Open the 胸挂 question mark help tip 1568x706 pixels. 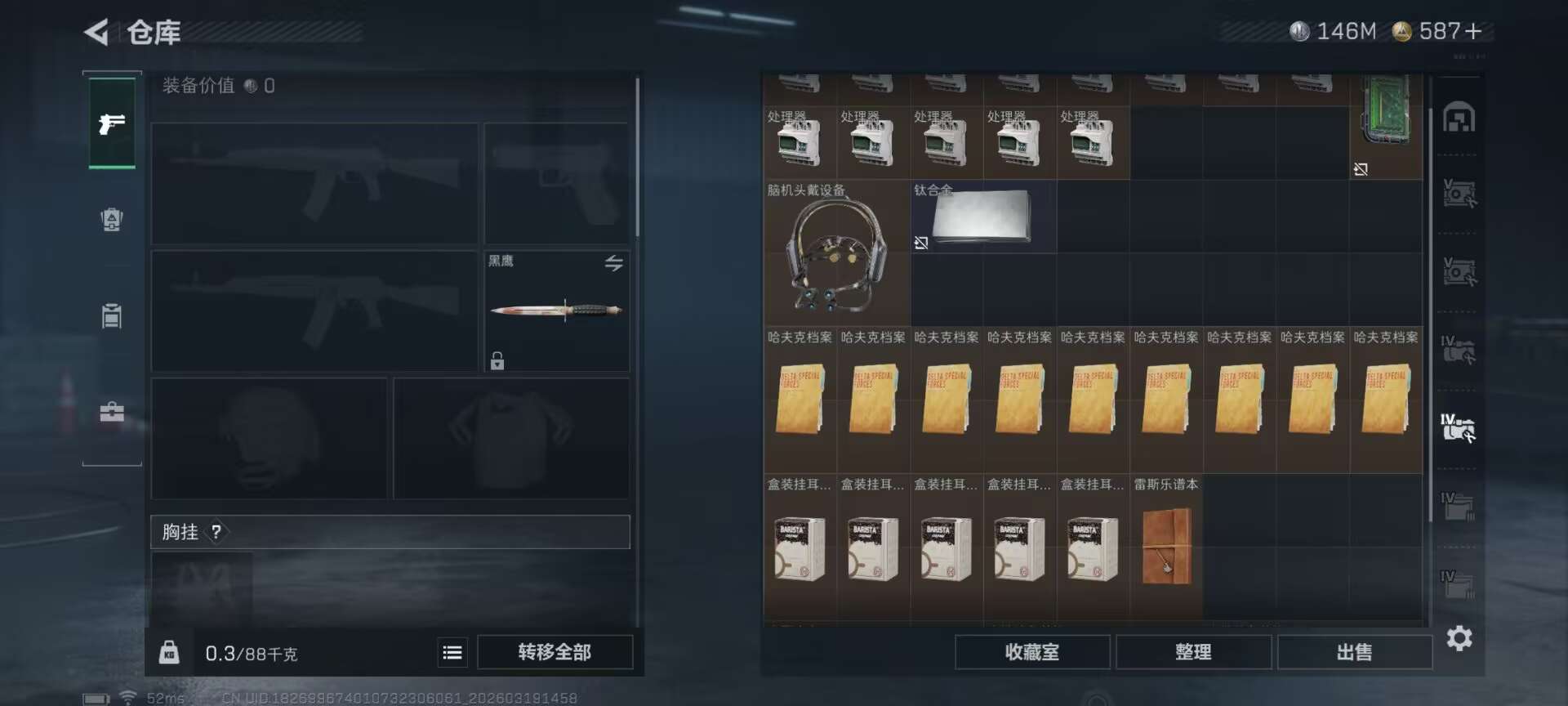(216, 532)
